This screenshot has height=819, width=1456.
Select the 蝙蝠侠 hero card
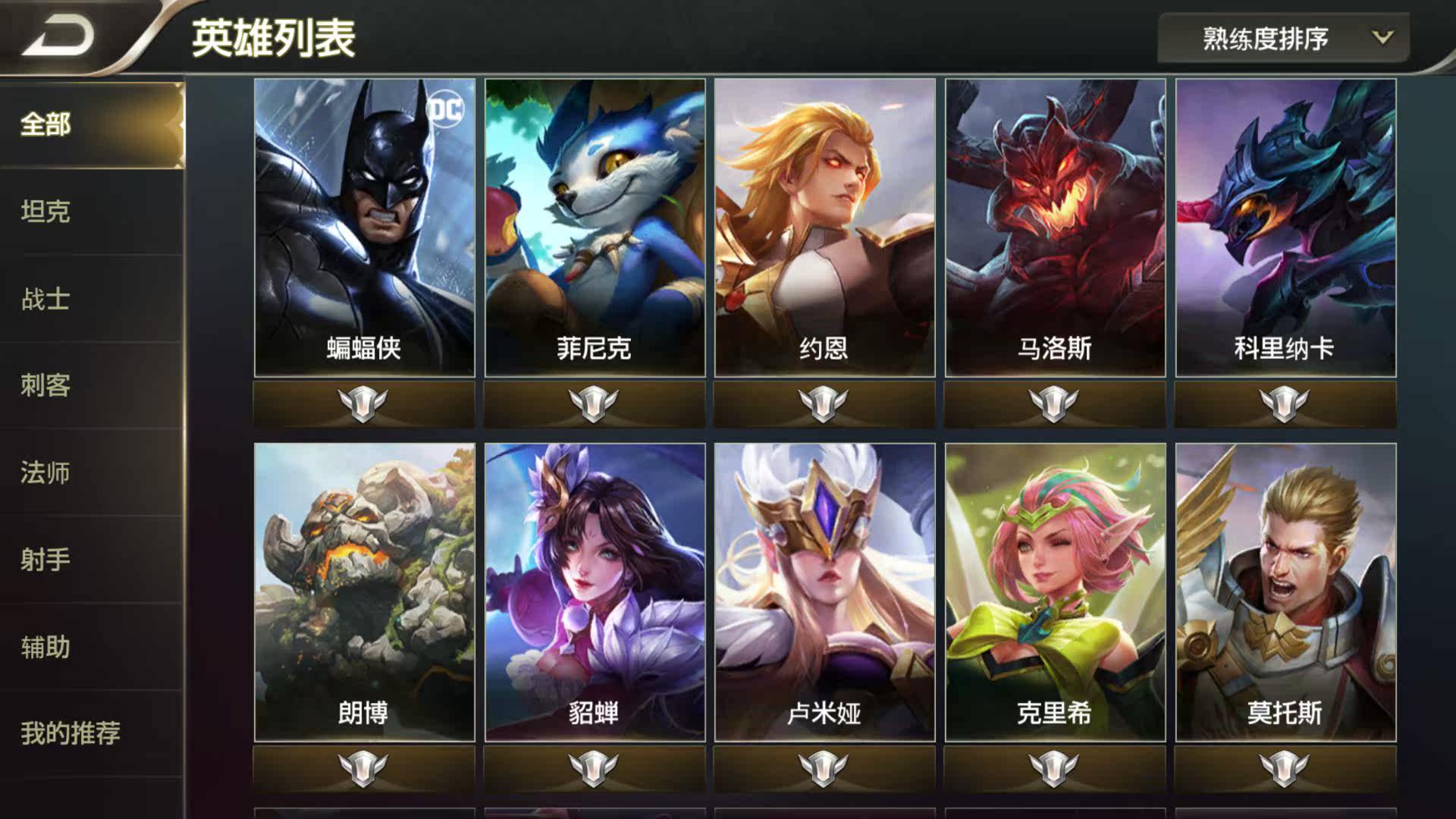click(365, 227)
